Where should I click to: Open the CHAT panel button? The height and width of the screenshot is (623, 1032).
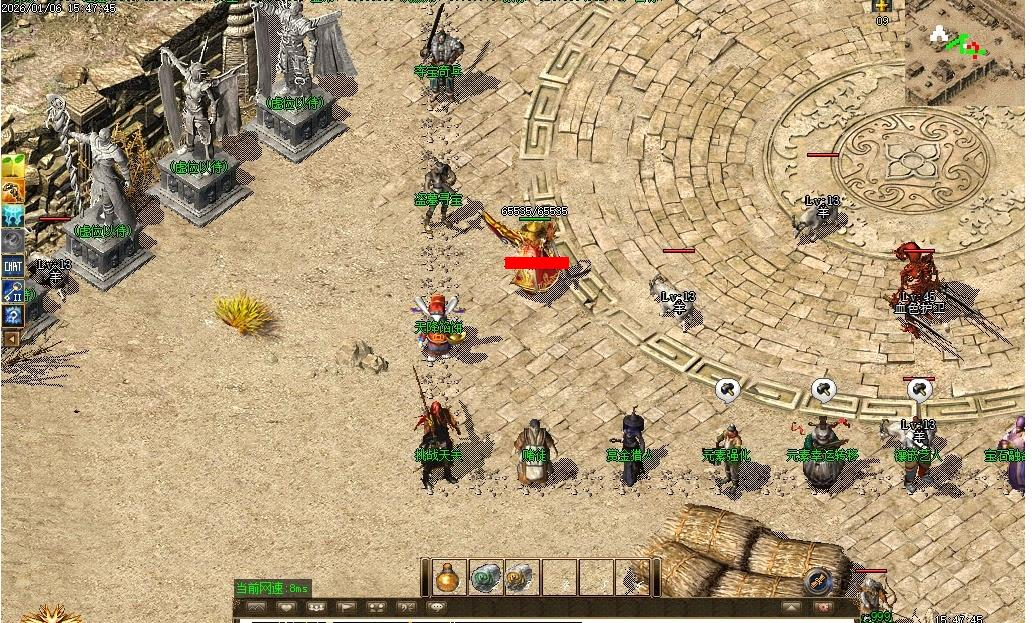tap(12, 266)
